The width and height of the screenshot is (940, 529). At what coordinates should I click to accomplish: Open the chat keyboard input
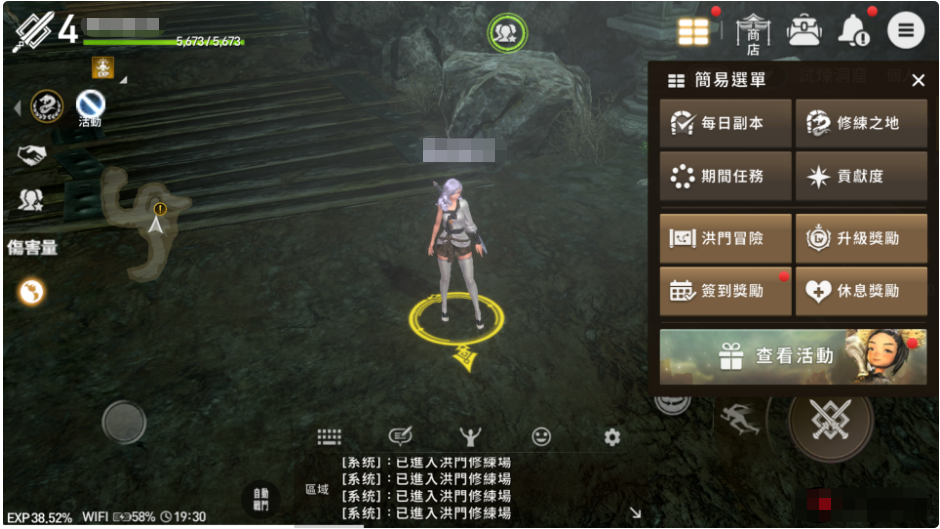[x=330, y=437]
